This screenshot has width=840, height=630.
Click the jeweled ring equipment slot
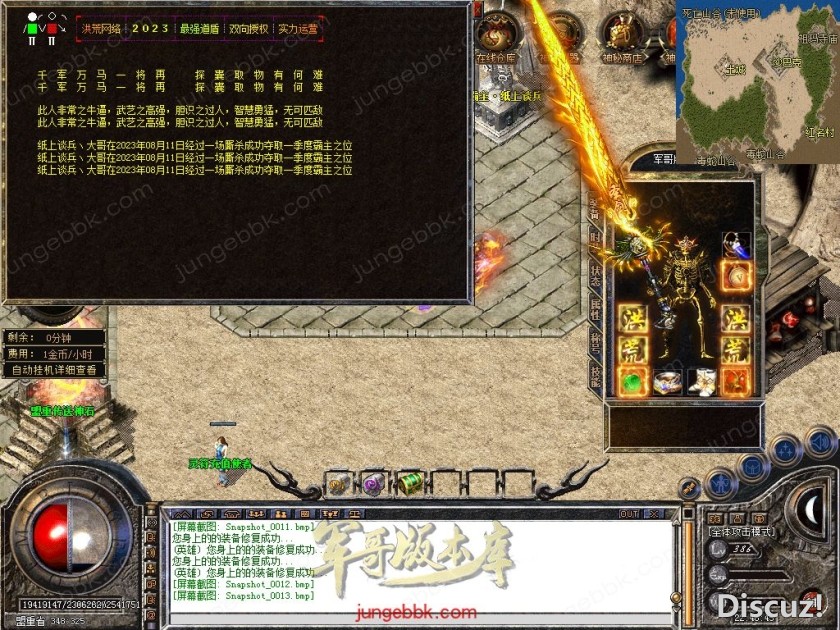[667, 381]
